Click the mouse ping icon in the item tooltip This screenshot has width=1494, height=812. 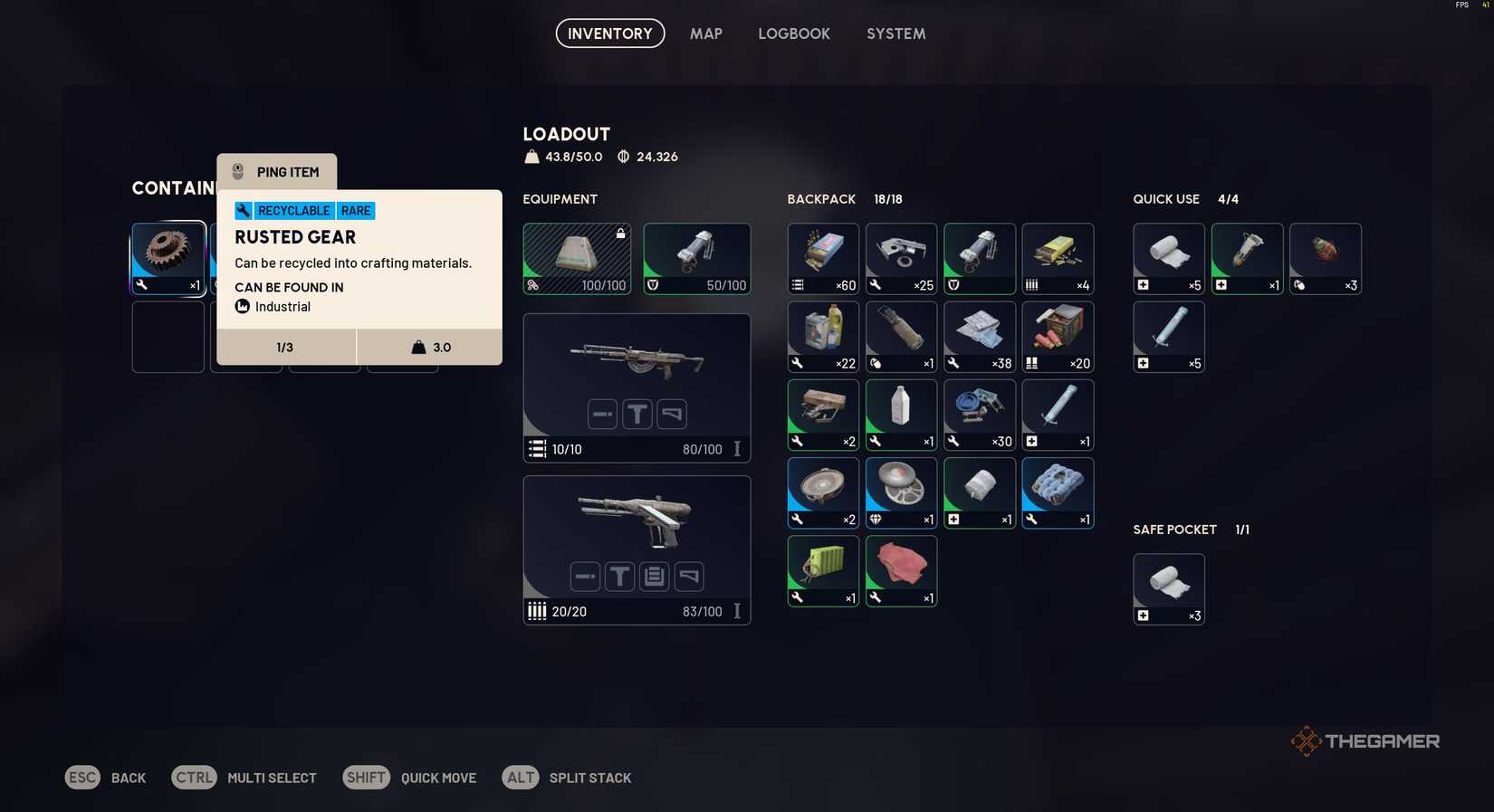(238, 171)
